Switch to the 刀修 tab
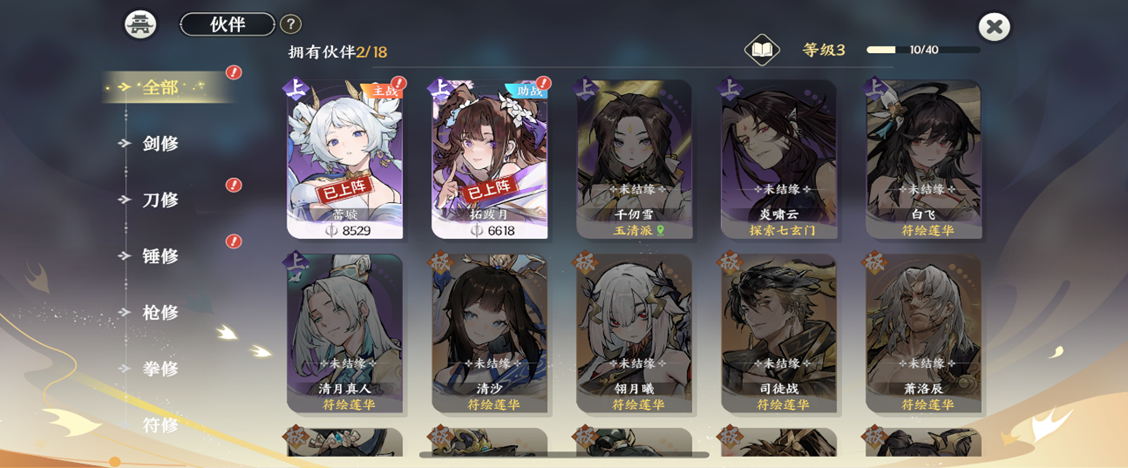The height and width of the screenshot is (468, 1128). (160, 199)
